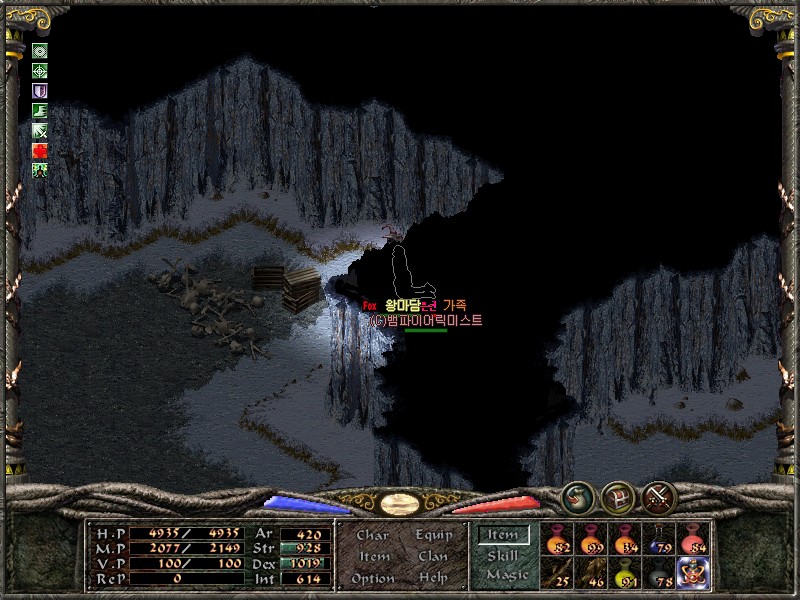Use the potion with 99 remaining

point(592,540)
